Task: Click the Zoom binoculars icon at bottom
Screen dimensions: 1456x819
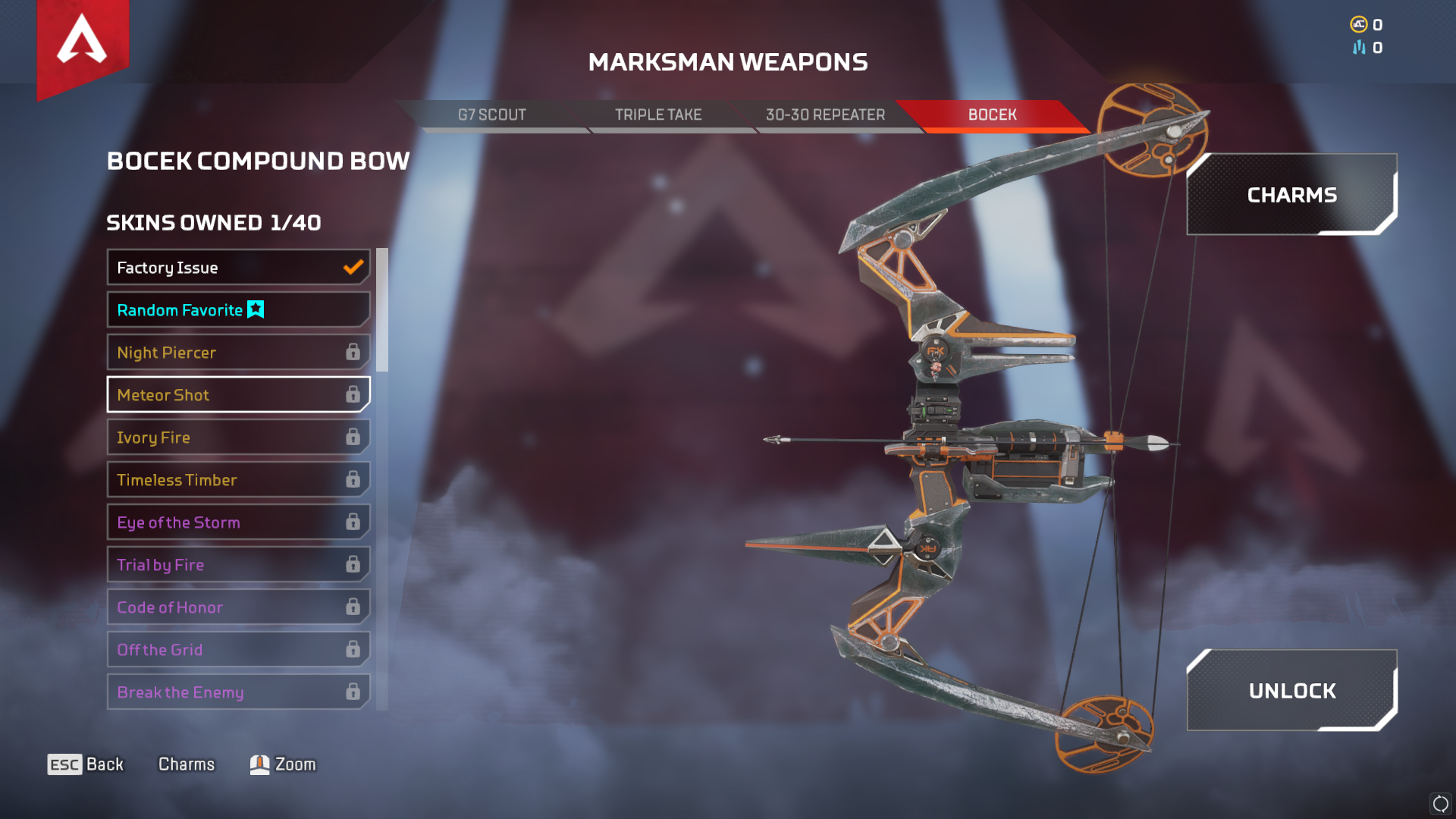Action: tap(259, 764)
